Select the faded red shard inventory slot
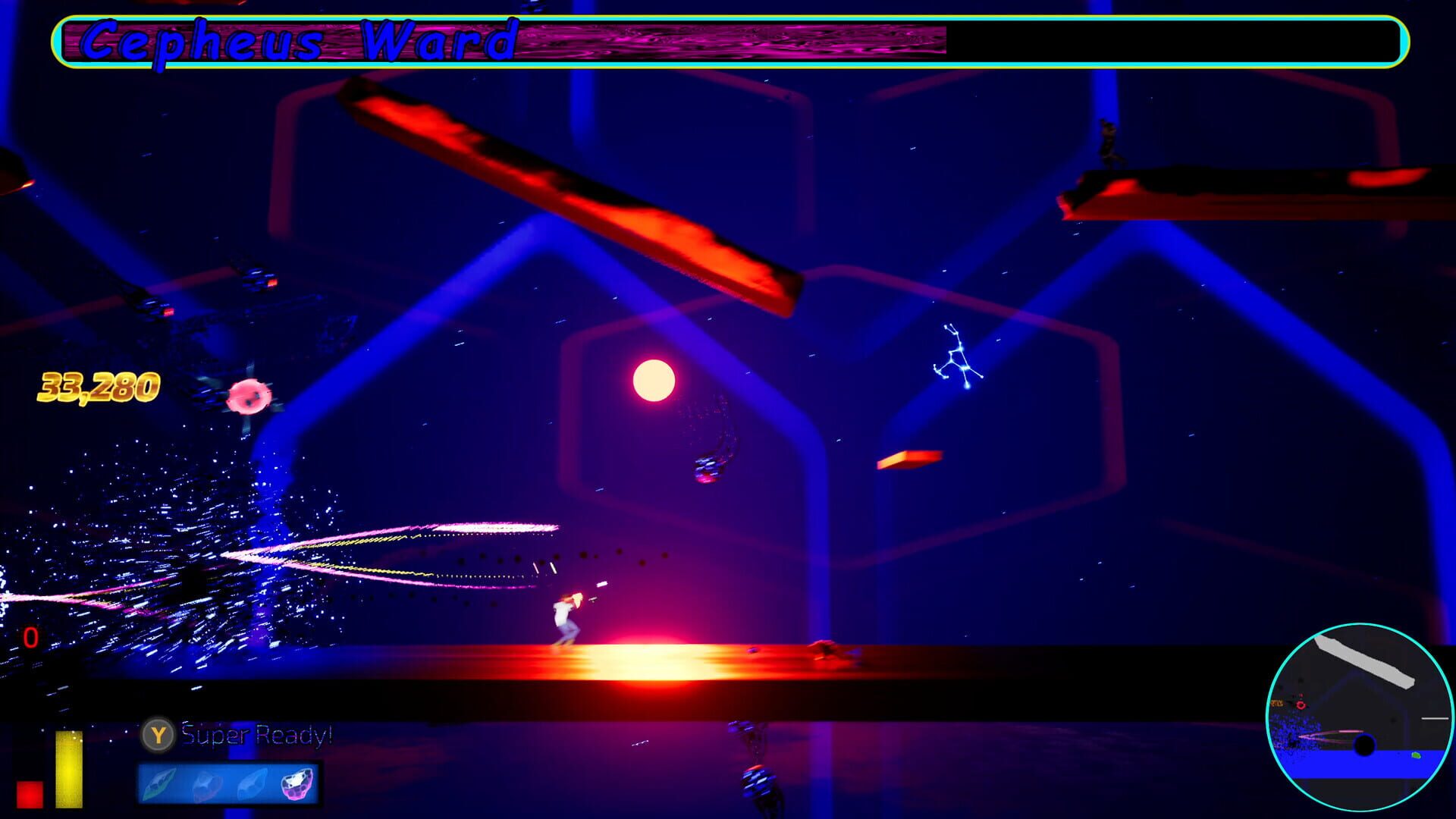The width and height of the screenshot is (1456, 819). (x=206, y=786)
